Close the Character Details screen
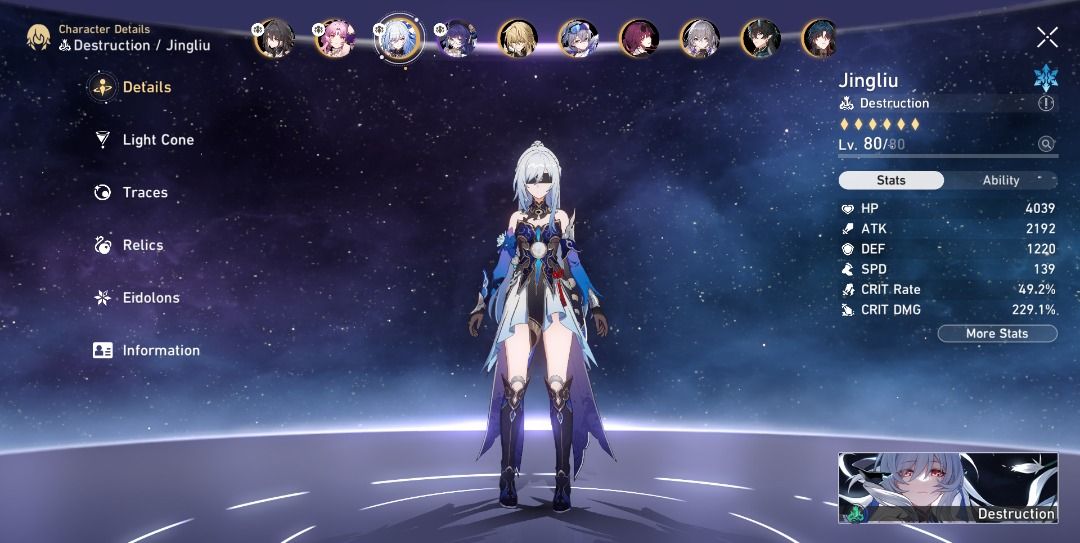This screenshot has height=543, width=1080. tap(1047, 38)
